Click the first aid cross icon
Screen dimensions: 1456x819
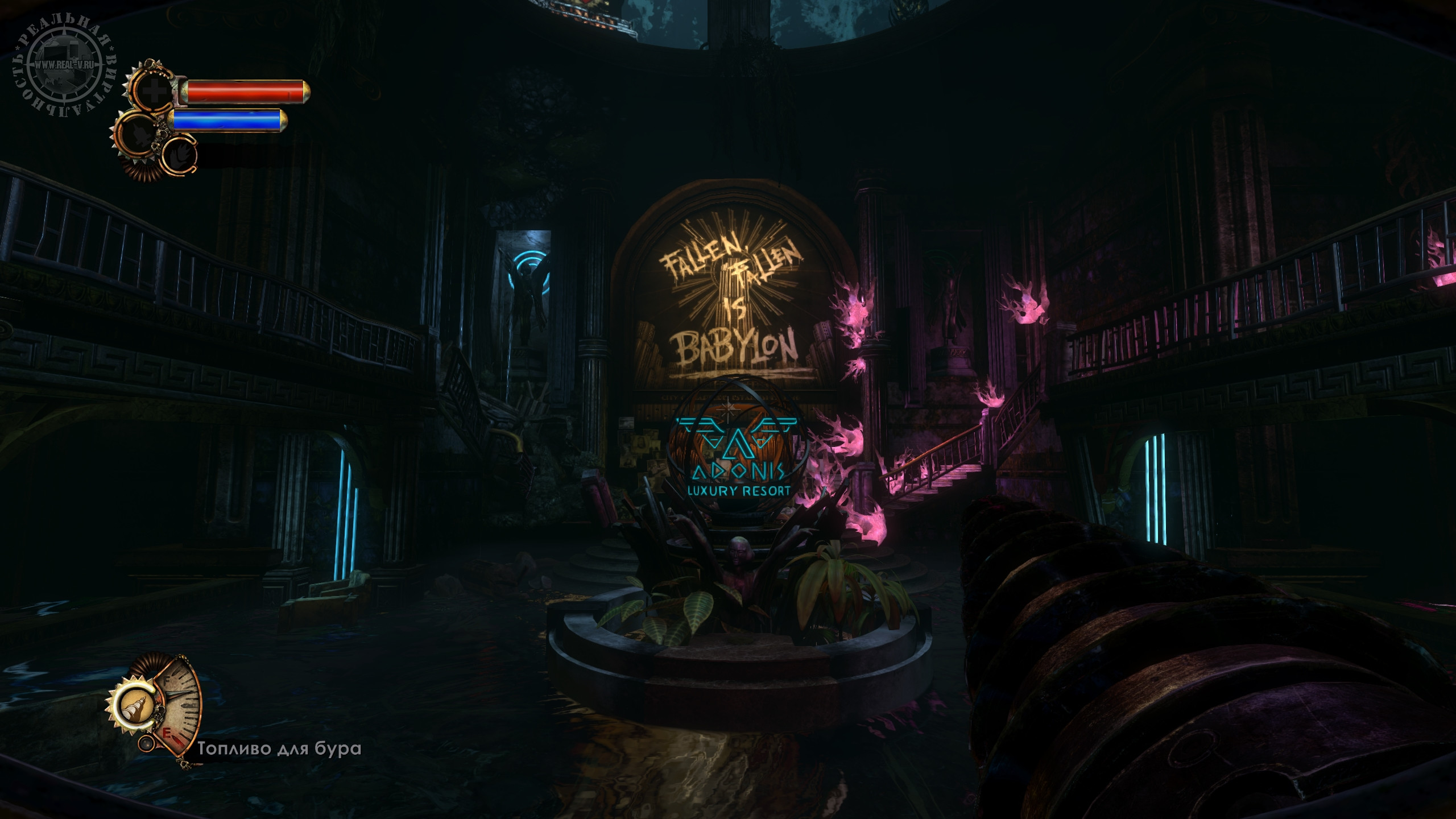point(156,90)
